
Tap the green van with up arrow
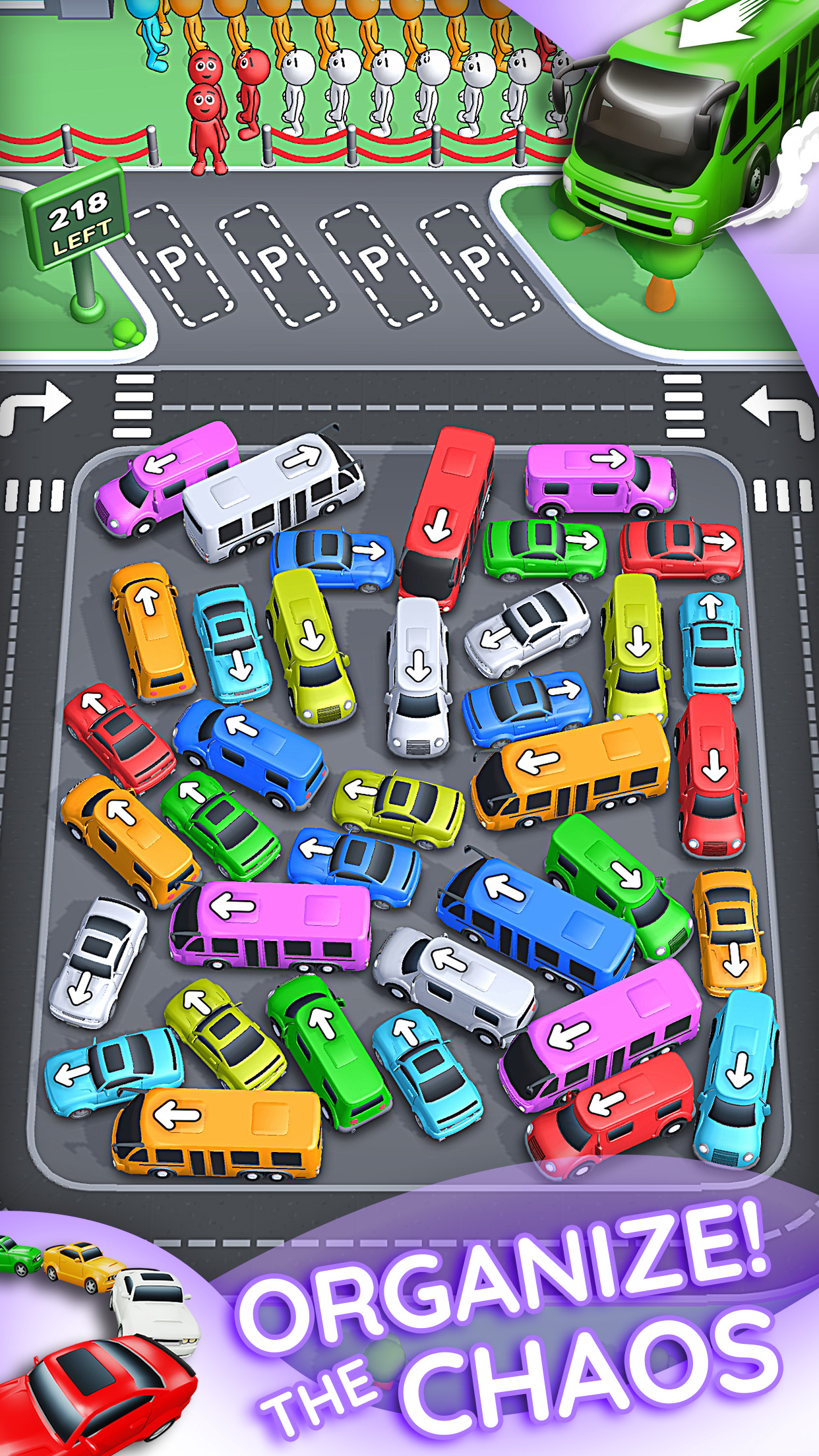point(328,1048)
